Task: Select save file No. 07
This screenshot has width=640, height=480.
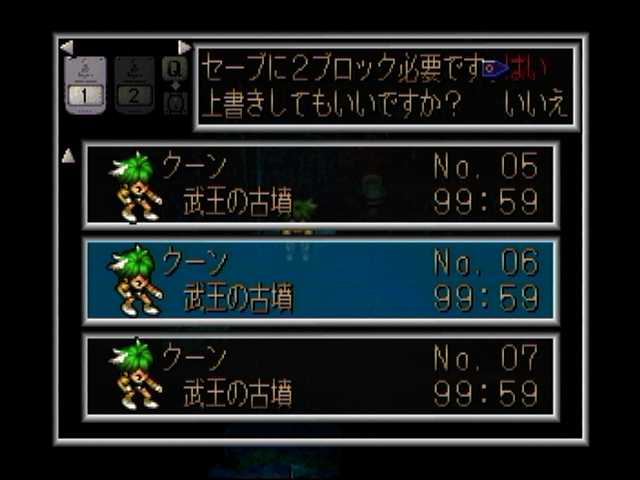Action: click(320, 375)
